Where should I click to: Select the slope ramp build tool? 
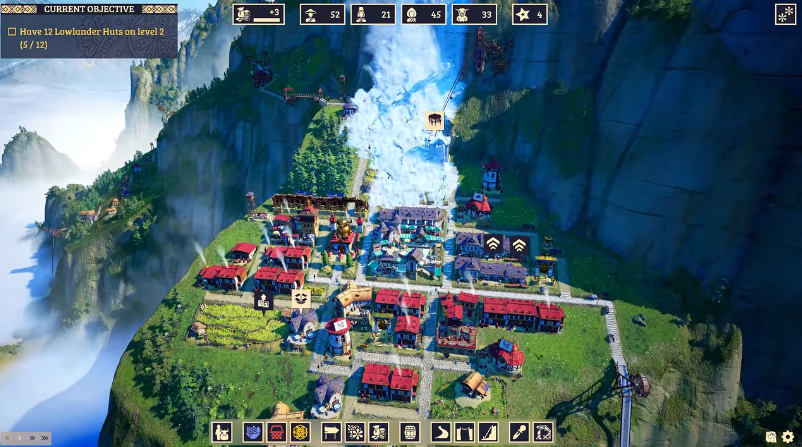(487, 433)
